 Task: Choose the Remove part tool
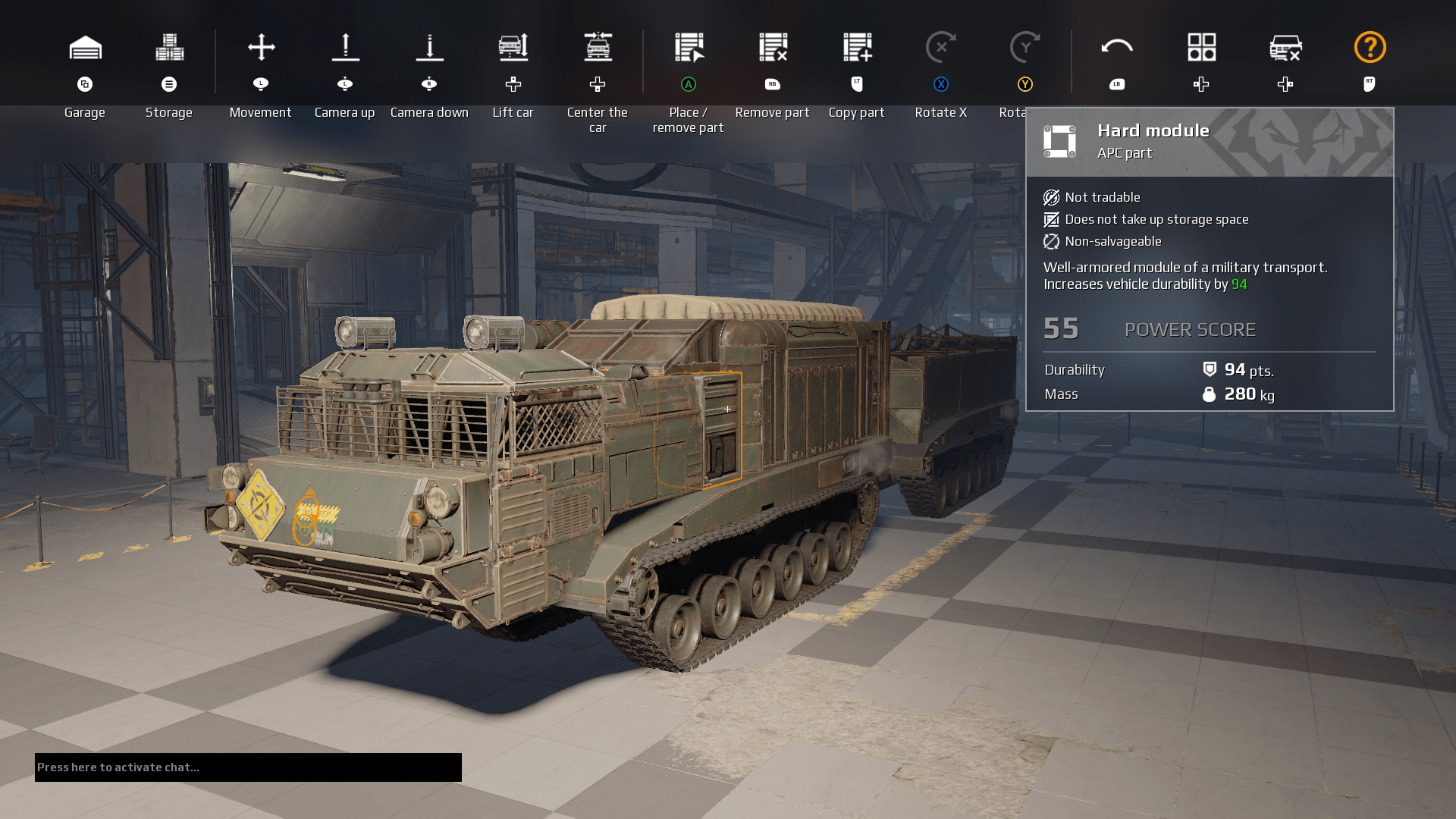(x=773, y=48)
